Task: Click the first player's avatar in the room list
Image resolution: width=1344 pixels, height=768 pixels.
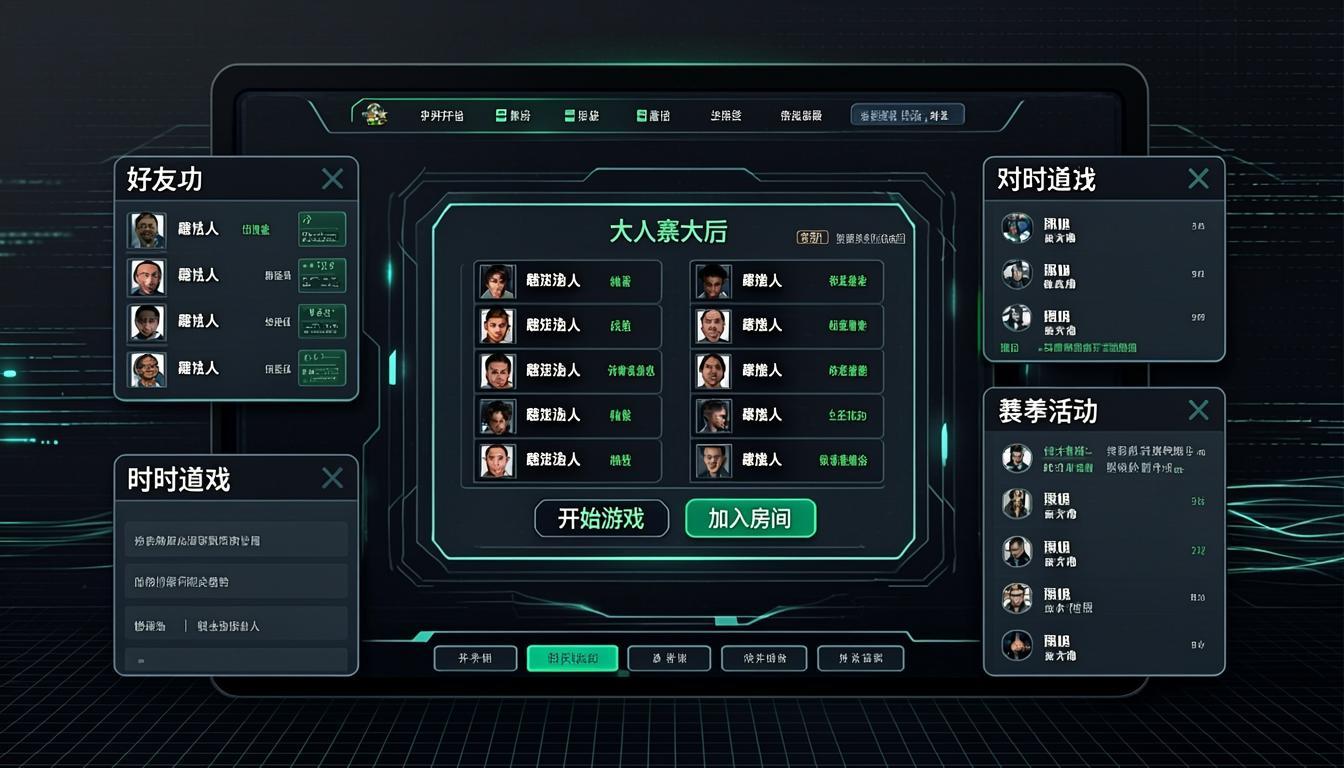Action: [x=497, y=281]
